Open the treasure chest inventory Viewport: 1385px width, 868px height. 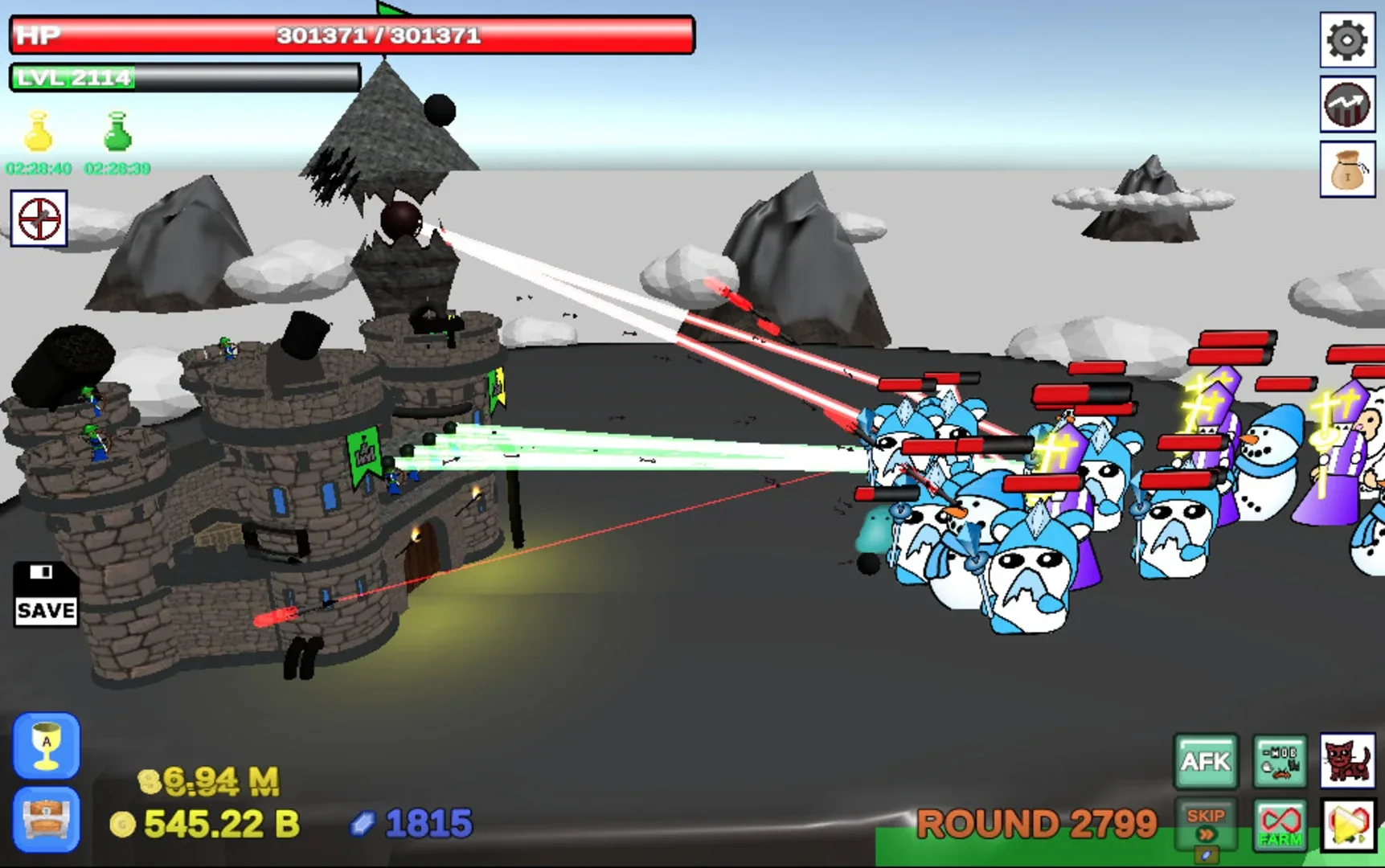click(x=46, y=820)
